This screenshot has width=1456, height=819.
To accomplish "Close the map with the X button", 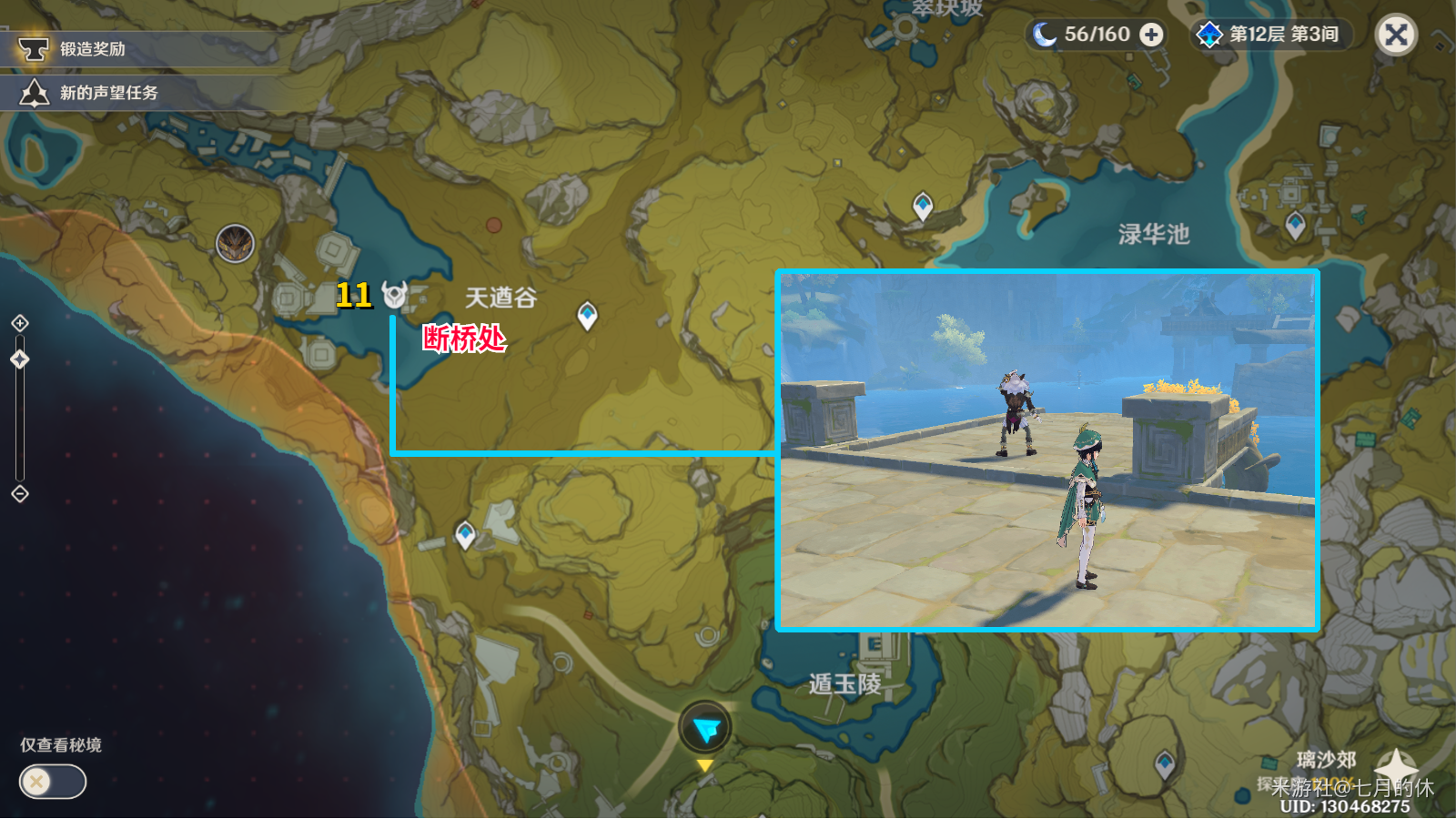I will [1395, 35].
